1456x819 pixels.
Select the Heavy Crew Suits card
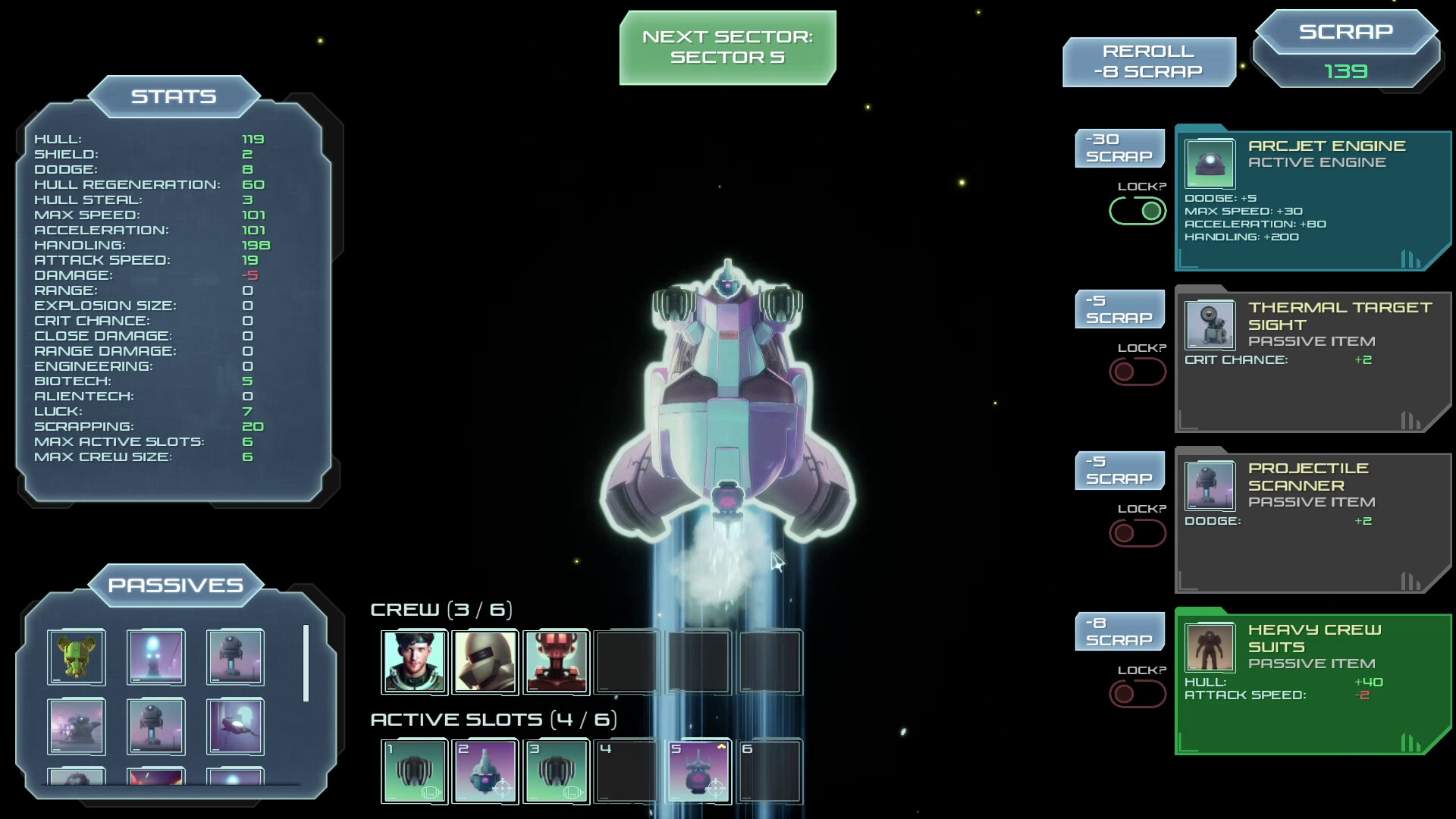point(1312,682)
